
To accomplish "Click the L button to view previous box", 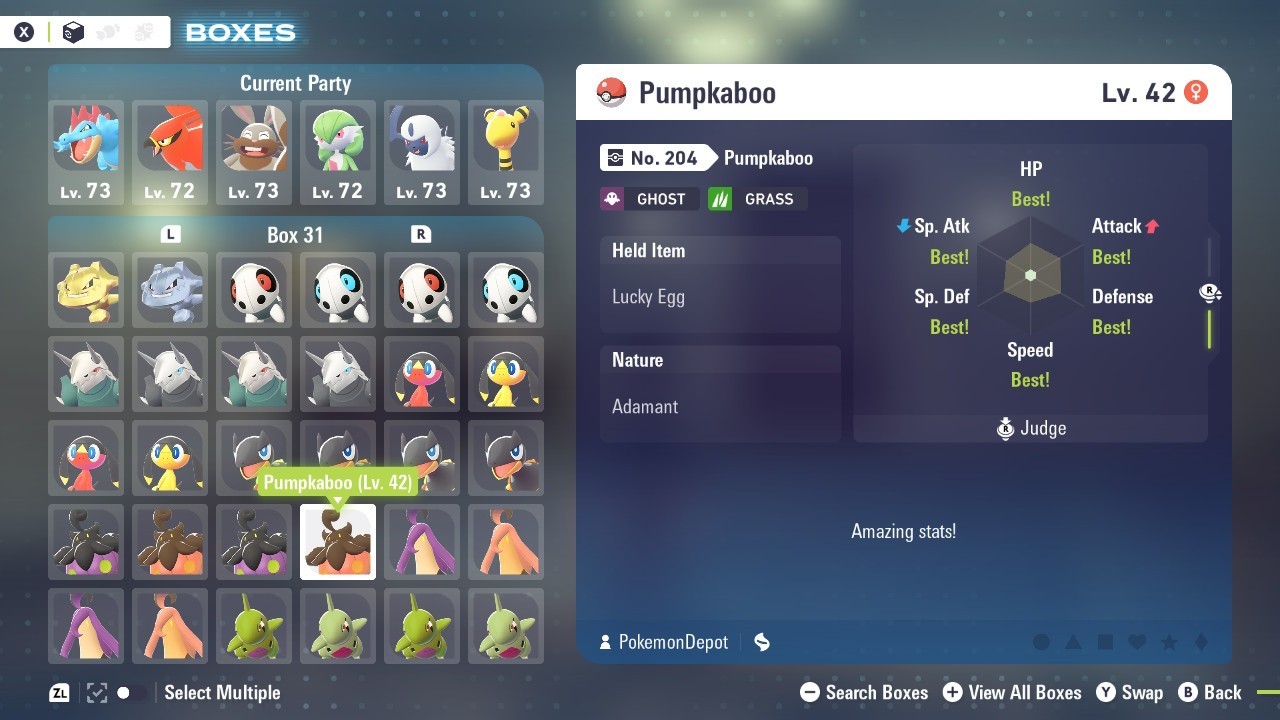I will pos(170,235).
